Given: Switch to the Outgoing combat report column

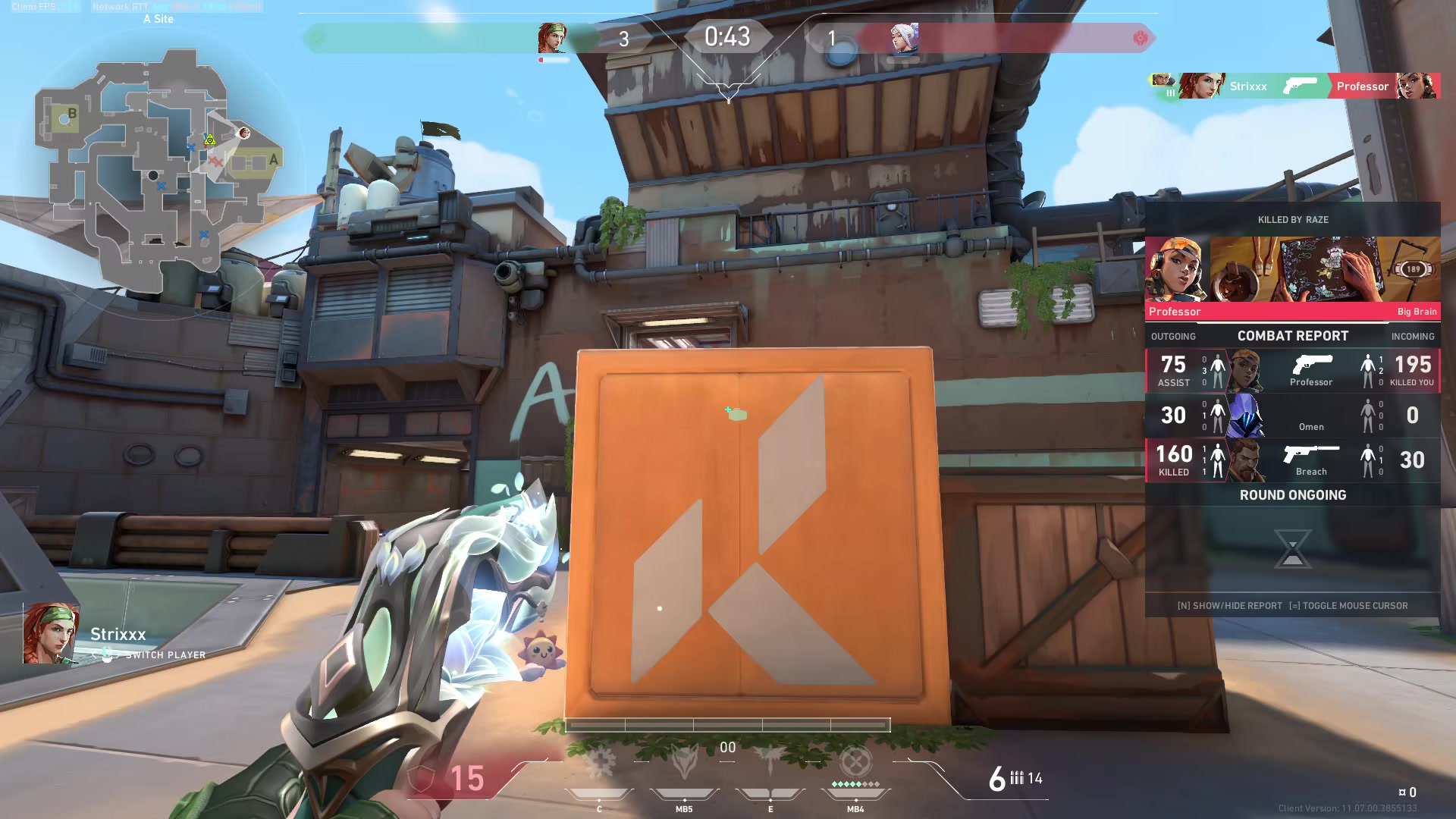Looking at the screenshot, I should [x=1174, y=336].
